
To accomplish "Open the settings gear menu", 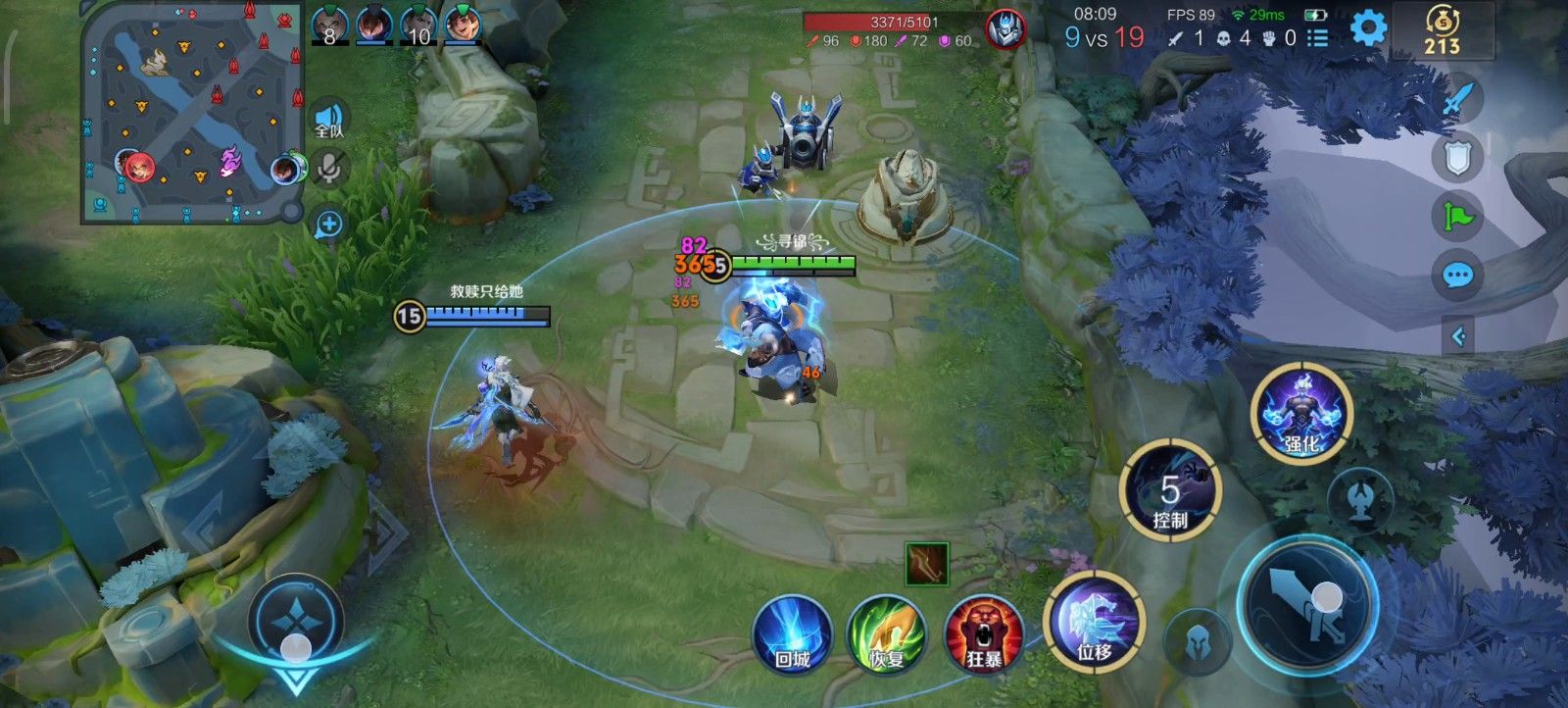I will point(1368,29).
